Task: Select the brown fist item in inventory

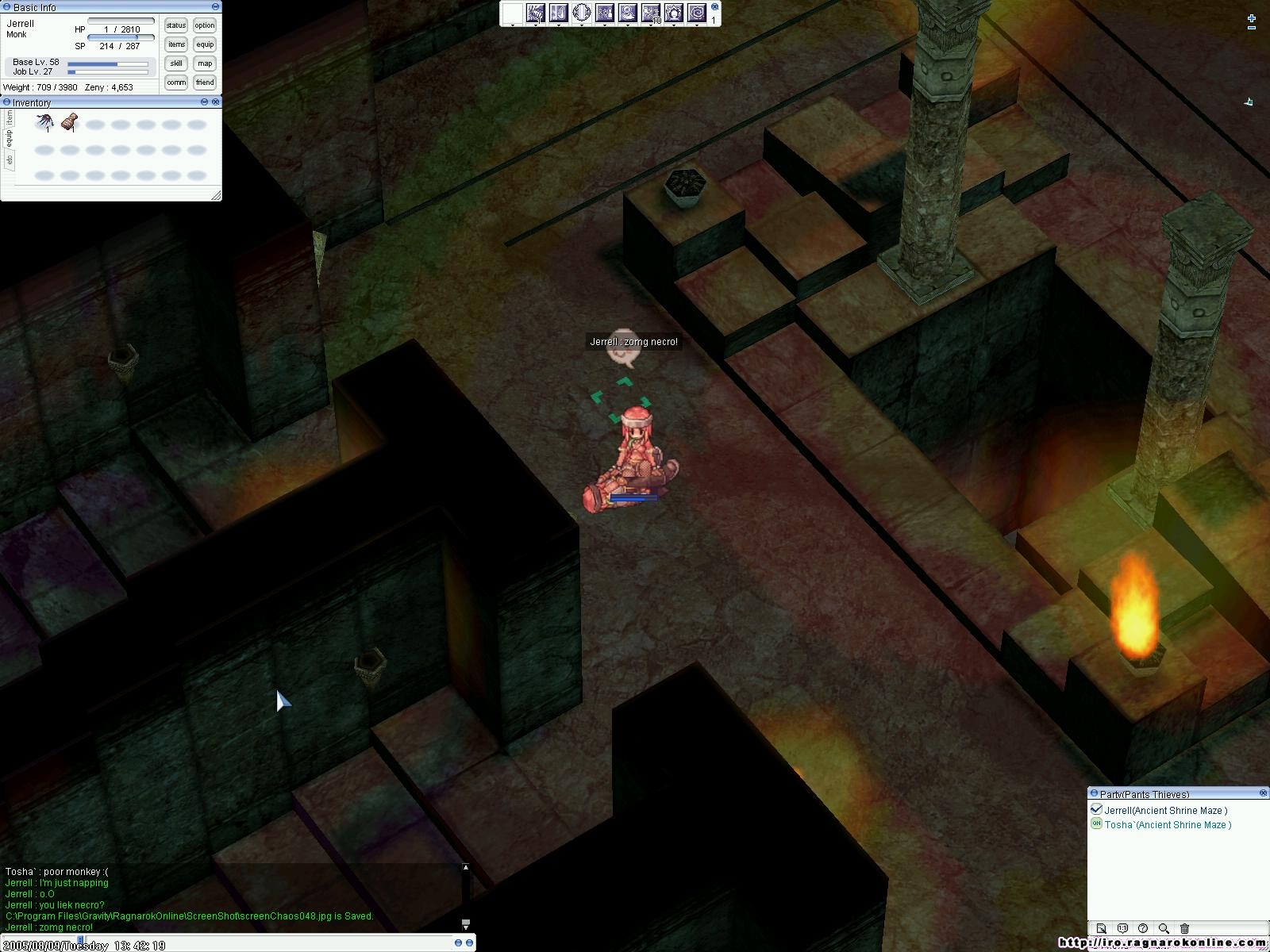Action: point(70,122)
